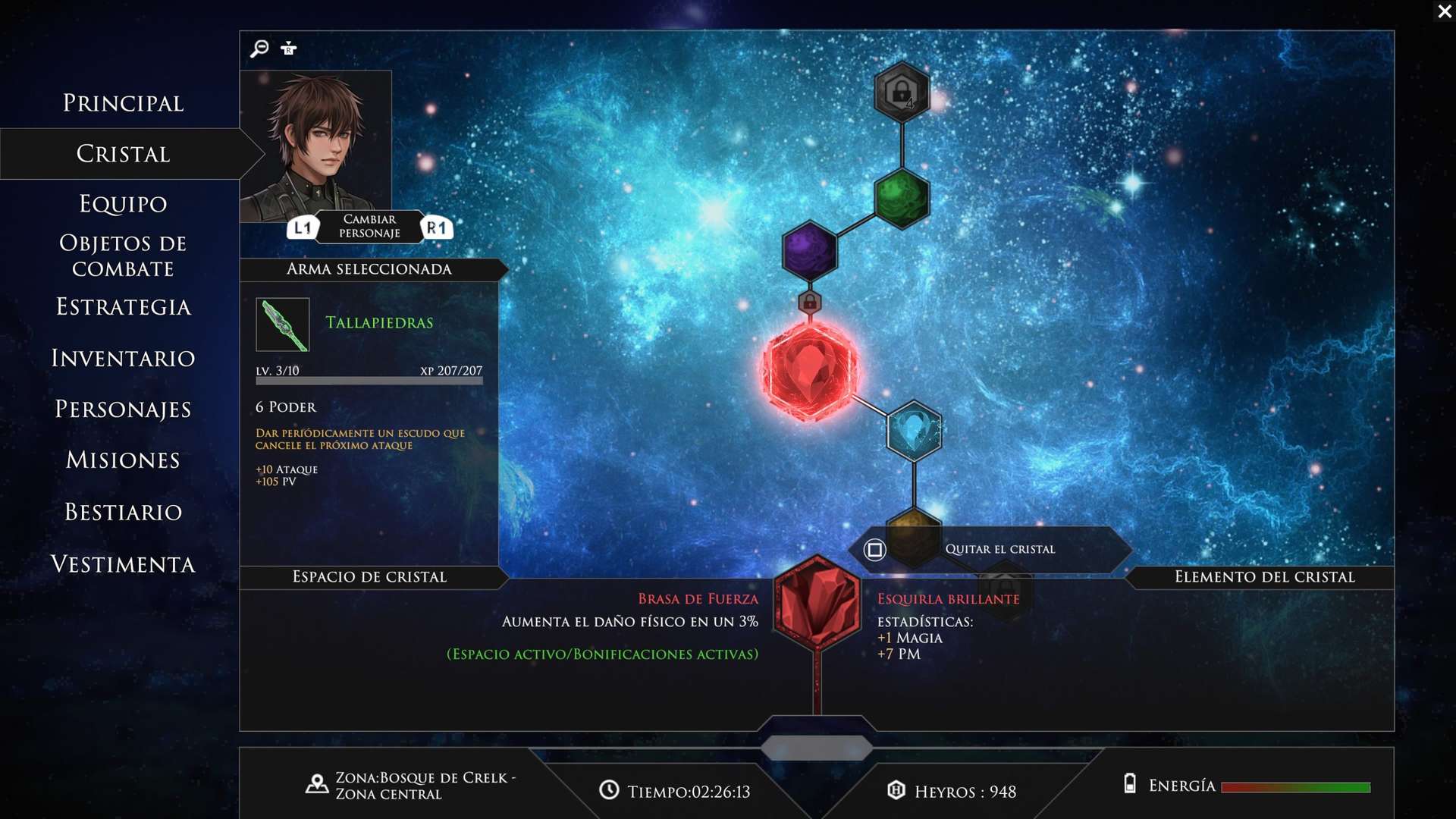Click Quitar el Cristal
The width and height of the screenshot is (1456, 819).
click(x=998, y=549)
